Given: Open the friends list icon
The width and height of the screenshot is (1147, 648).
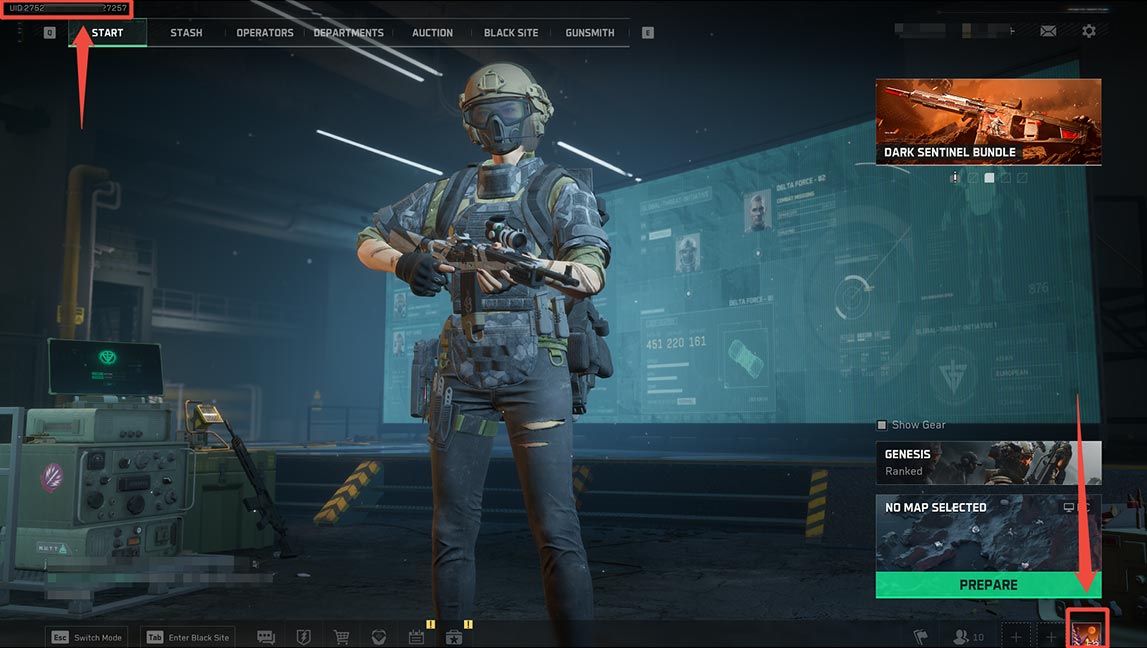Looking at the screenshot, I should [968, 637].
